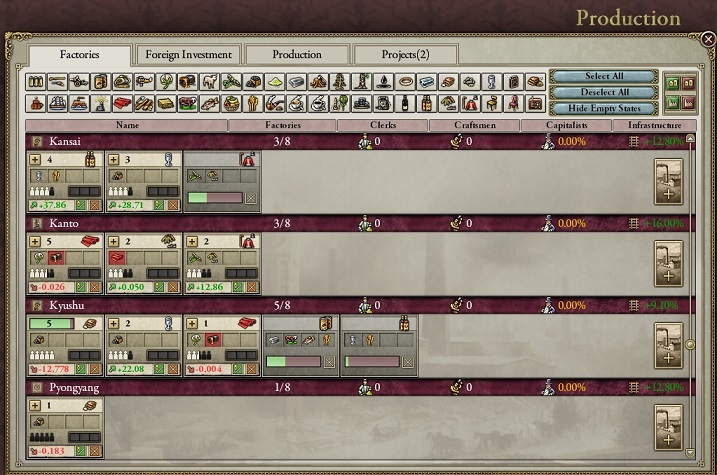Screen dimensions: 717x475
Task: Expand the level 4 Kansai factory
Action: (36, 159)
